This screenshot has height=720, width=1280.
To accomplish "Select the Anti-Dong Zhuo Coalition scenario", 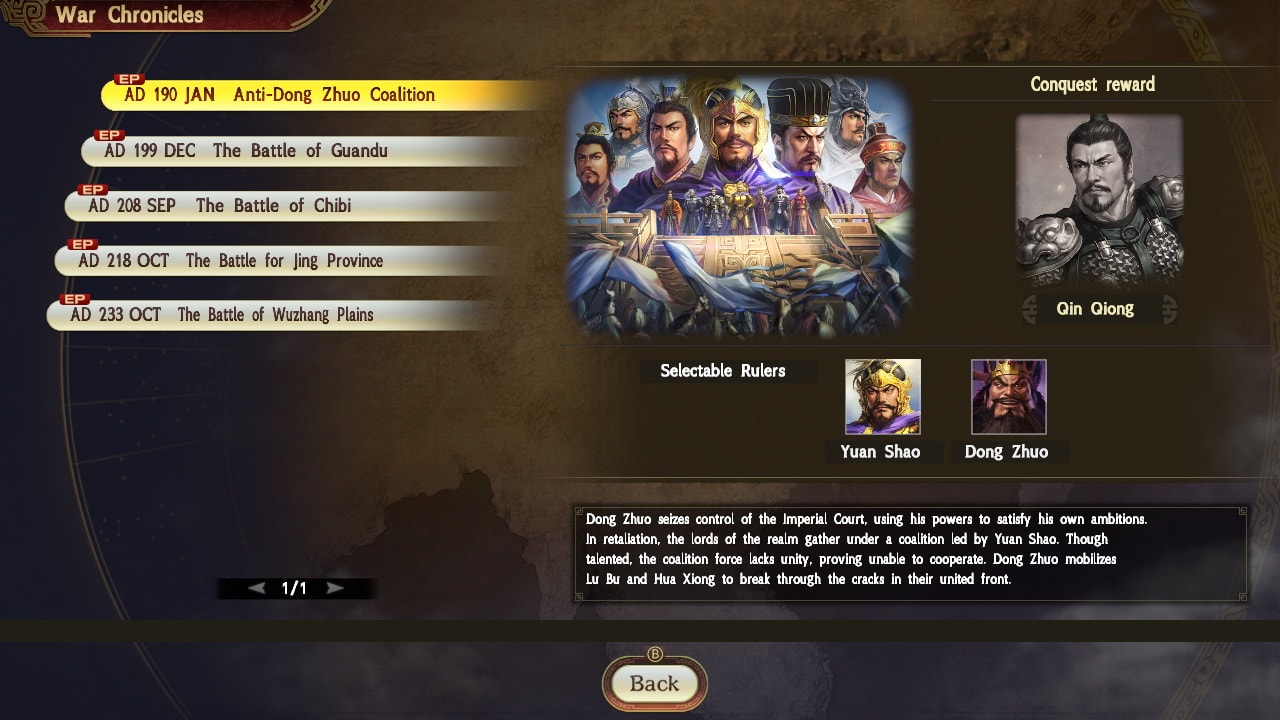I will [280, 95].
